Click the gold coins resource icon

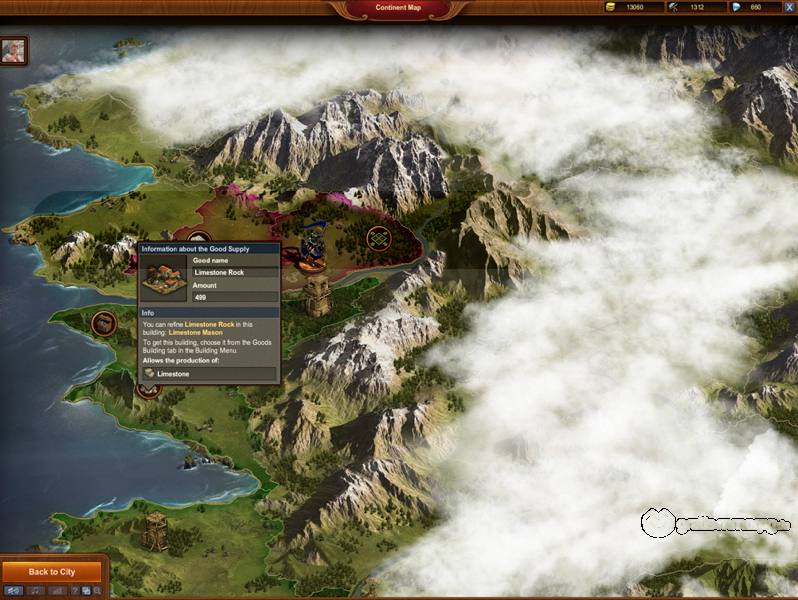click(612, 7)
